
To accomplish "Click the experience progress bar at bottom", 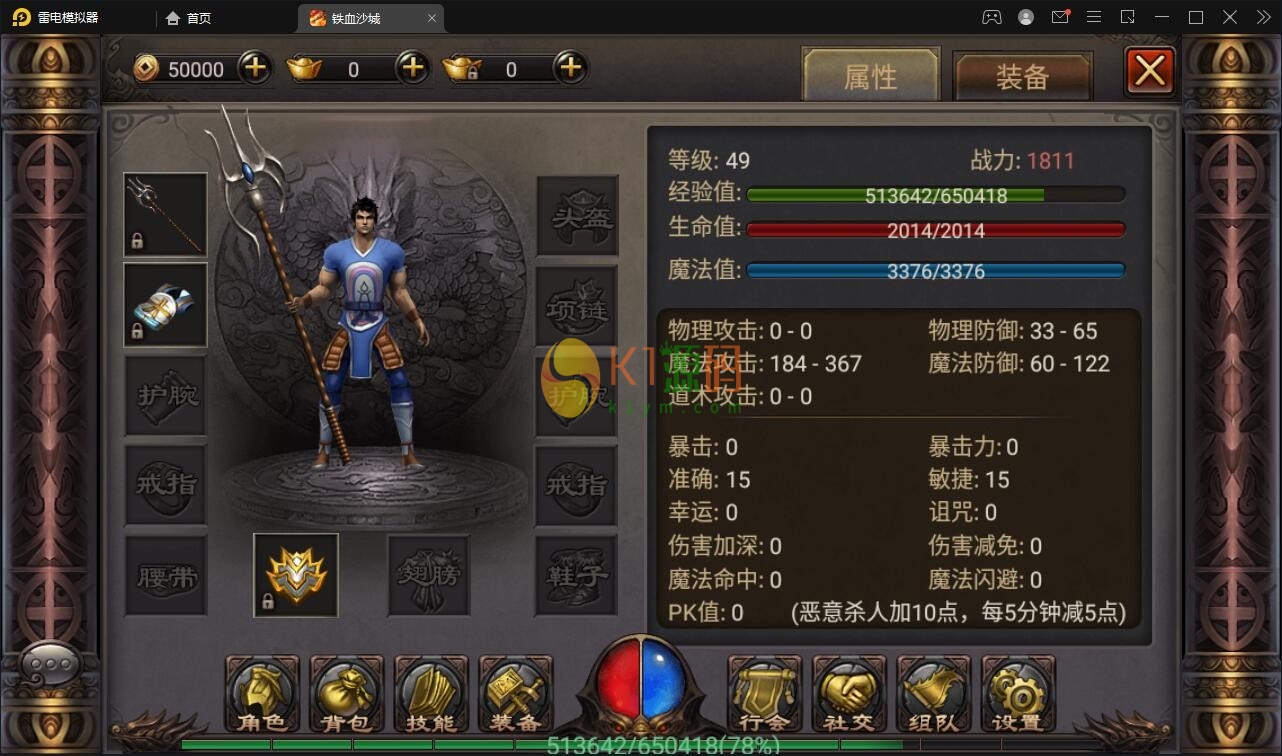I will tap(640, 744).
